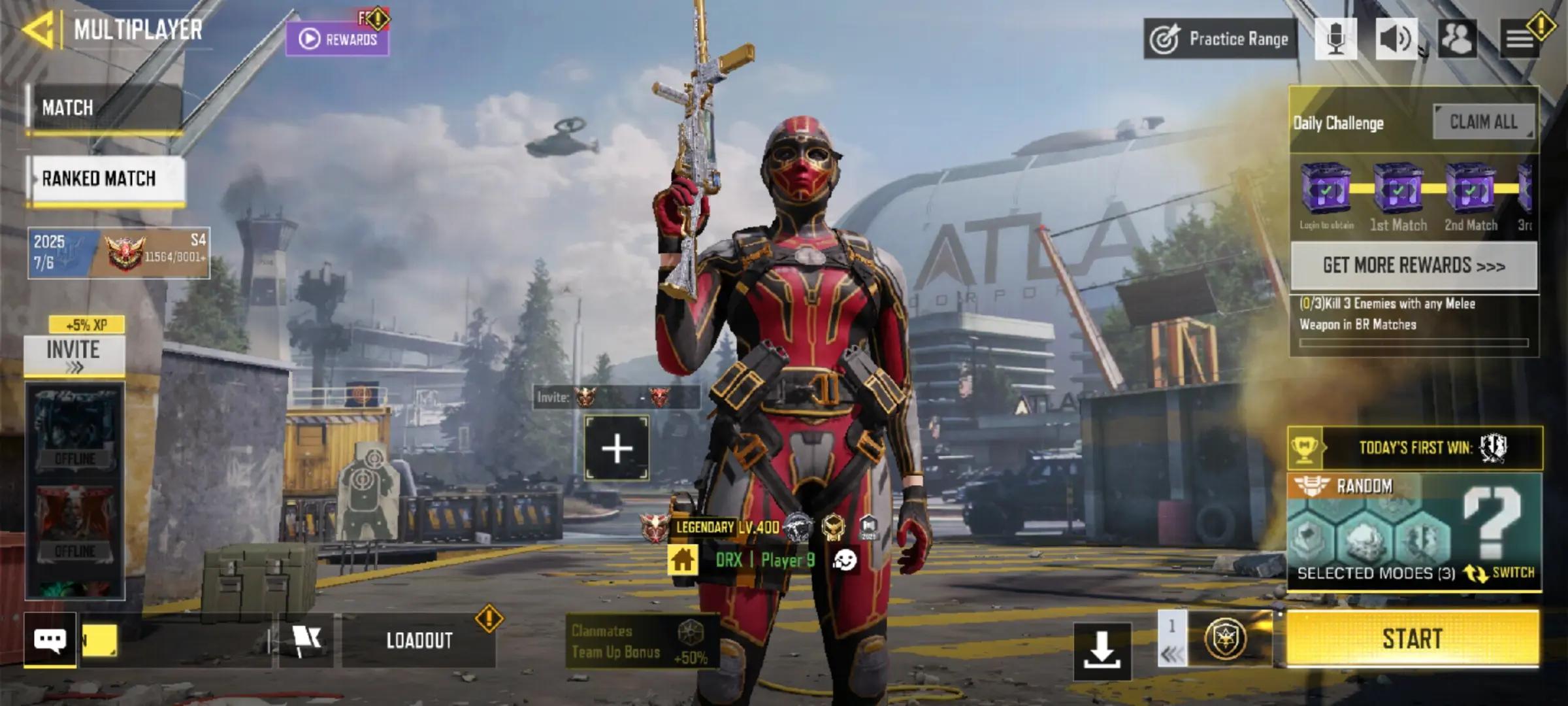Toggle the speaker voice output
This screenshot has height=706, width=1568.
[1396, 39]
